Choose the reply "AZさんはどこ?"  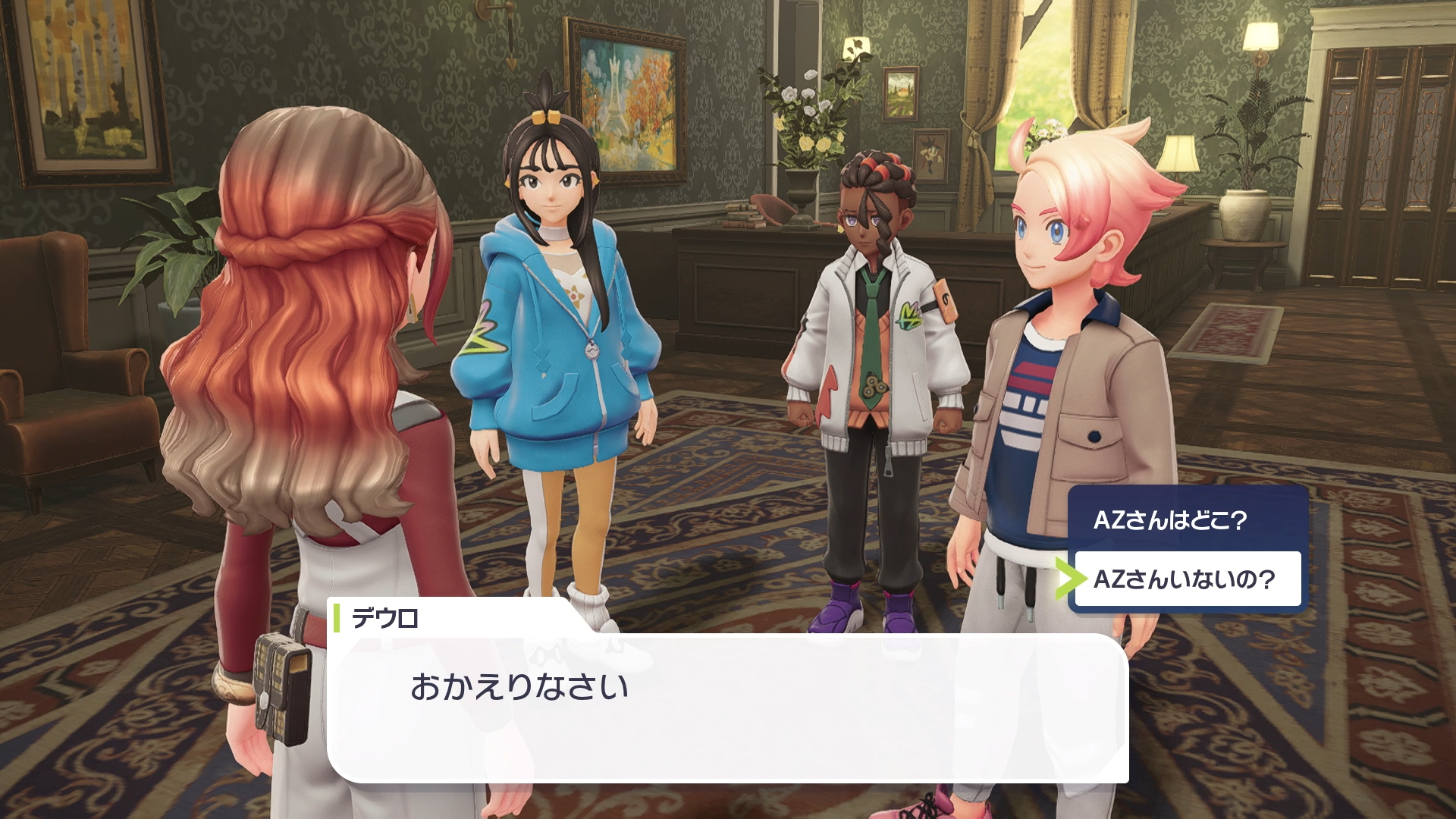(1170, 520)
